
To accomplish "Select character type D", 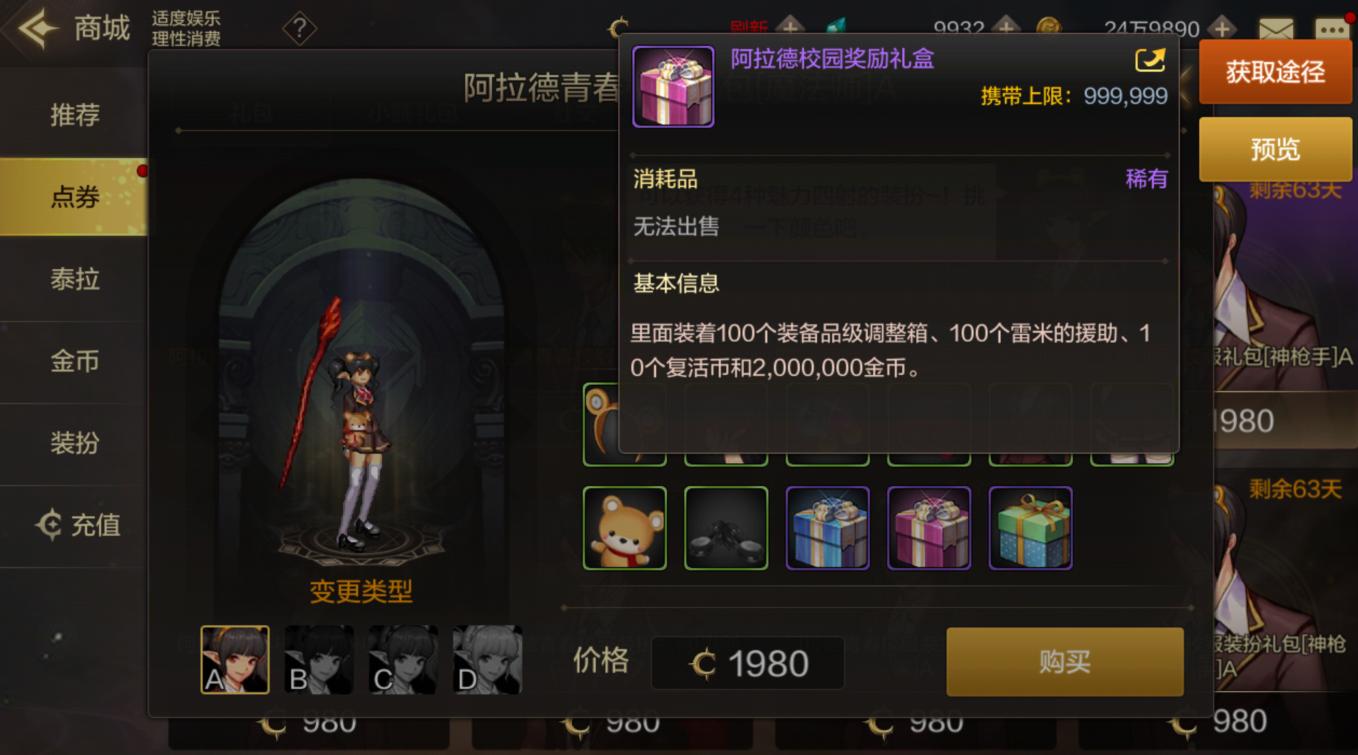I will coord(486,658).
